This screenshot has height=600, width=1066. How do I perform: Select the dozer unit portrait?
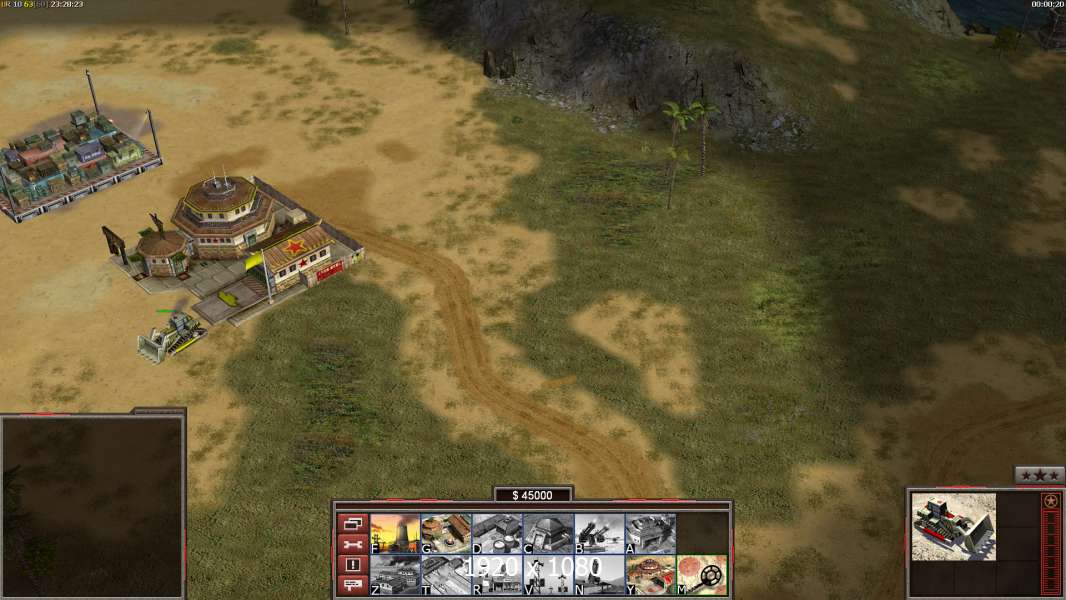[953, 526]
